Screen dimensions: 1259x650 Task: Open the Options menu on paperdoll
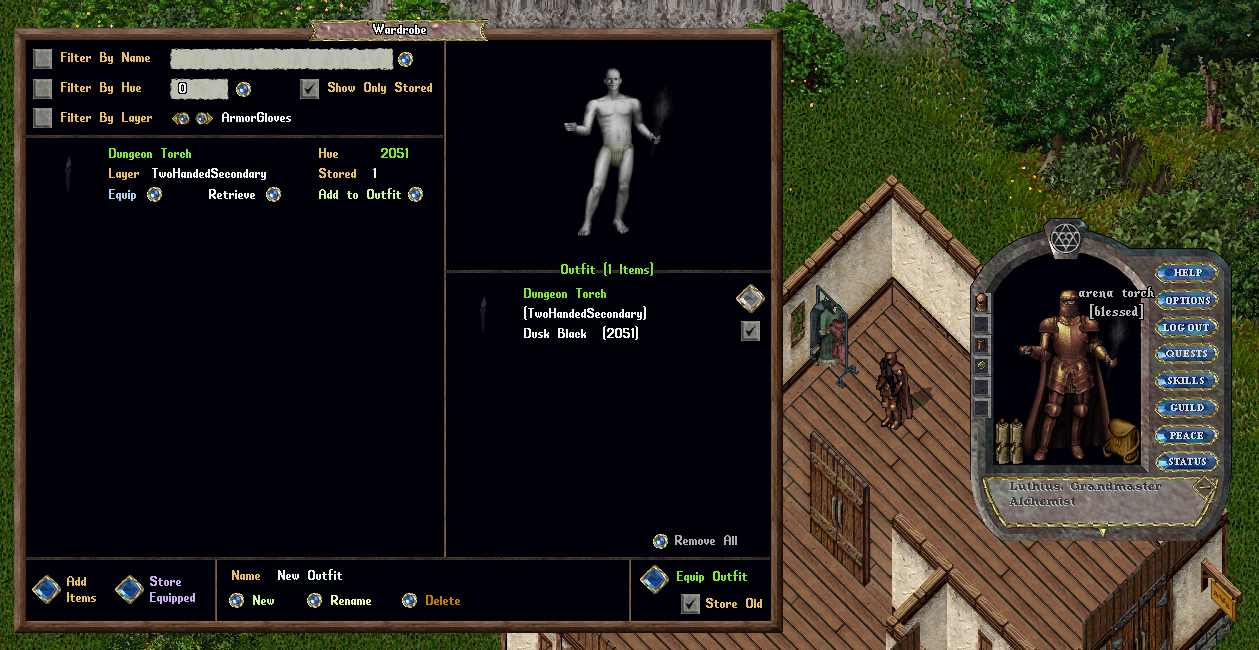click(1187, 300)
